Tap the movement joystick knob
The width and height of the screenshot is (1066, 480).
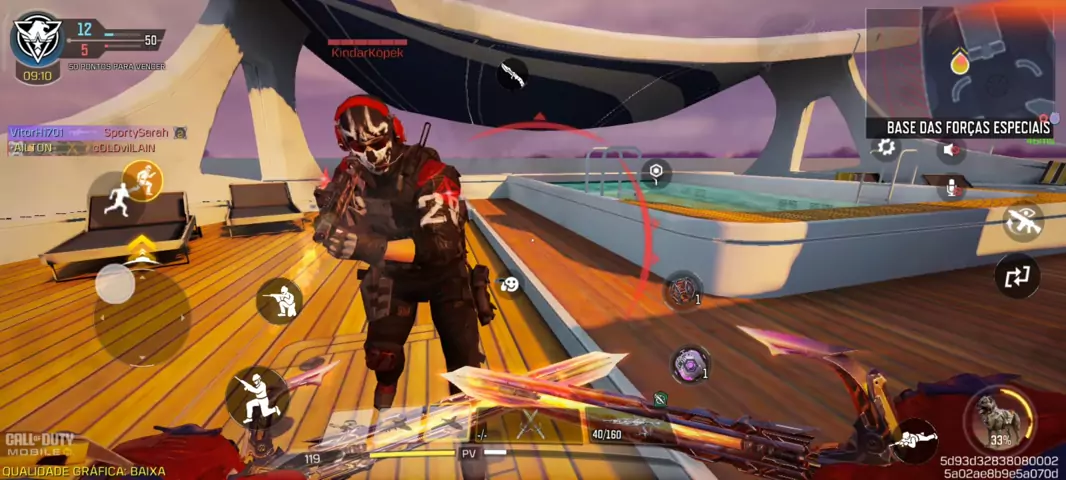pos(116,285)
